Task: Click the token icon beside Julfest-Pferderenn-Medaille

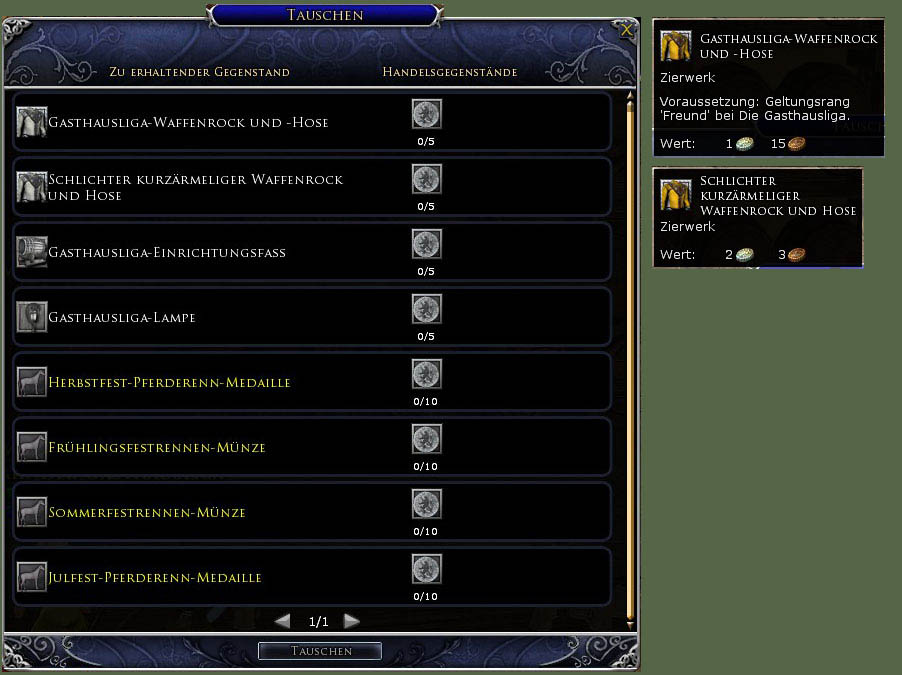Action: point(427,570)
